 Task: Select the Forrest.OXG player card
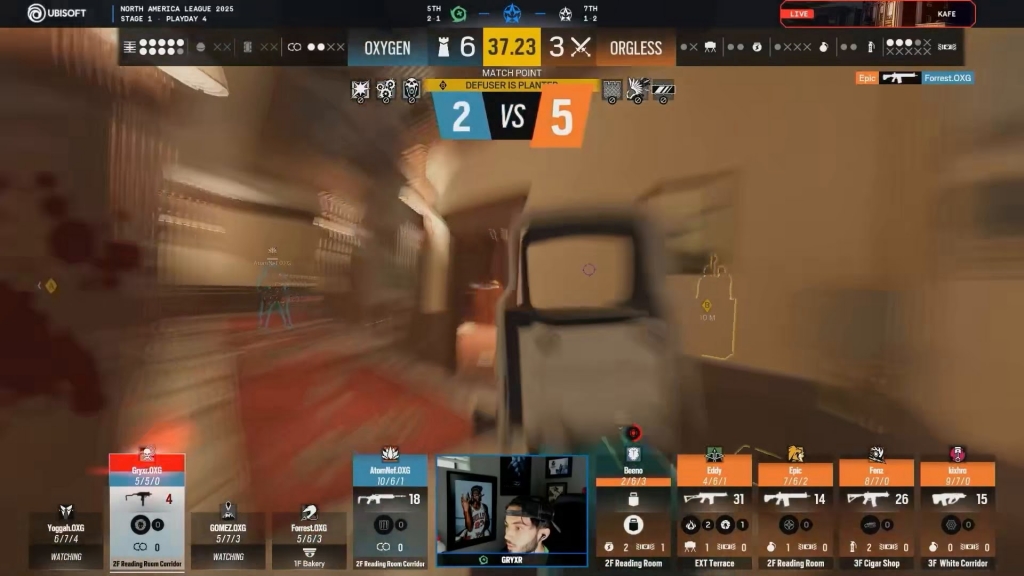point(309,536)
